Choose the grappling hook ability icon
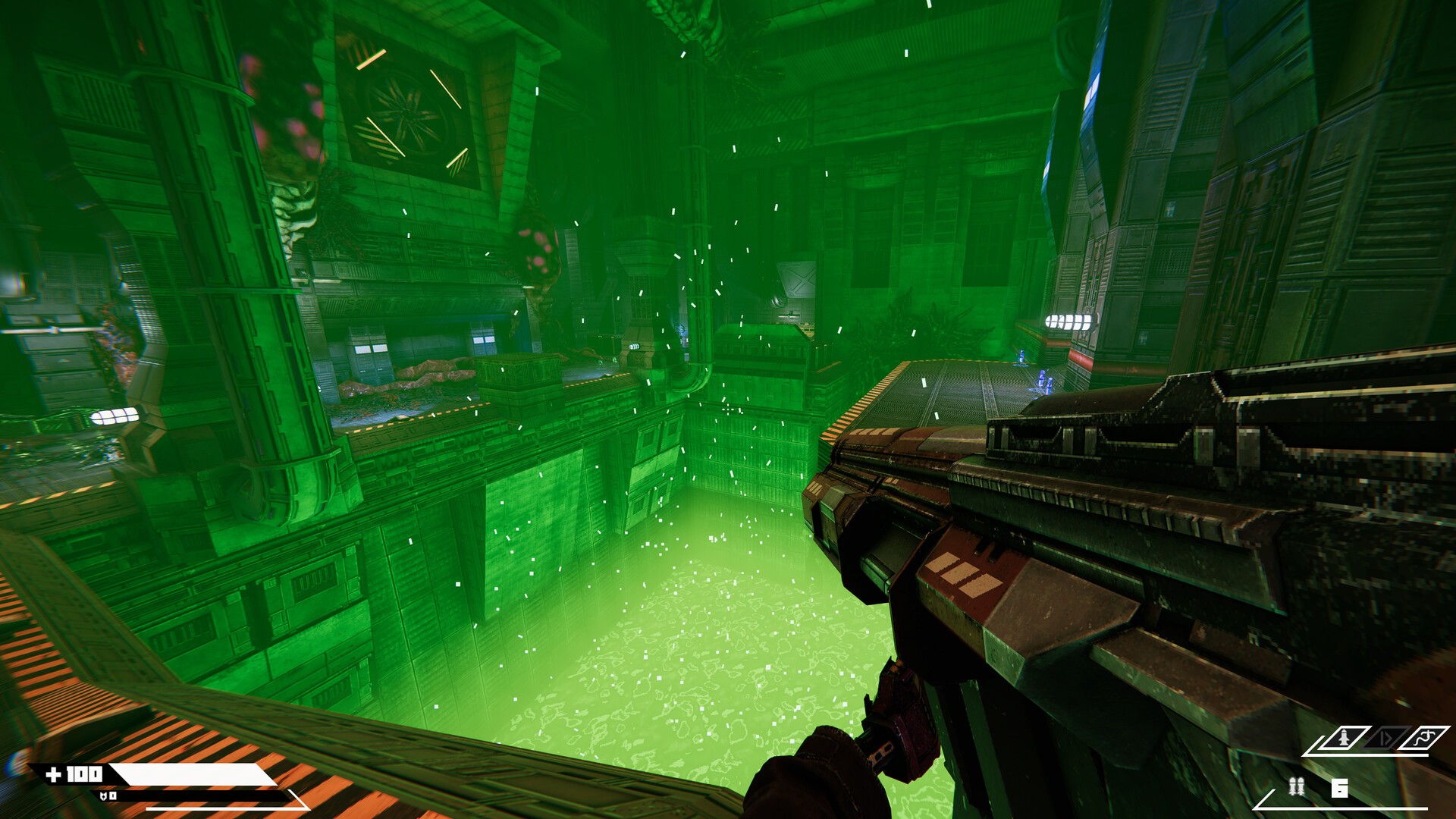Viewport: 1456px width, 819px height. click(x=1423, y=737)
